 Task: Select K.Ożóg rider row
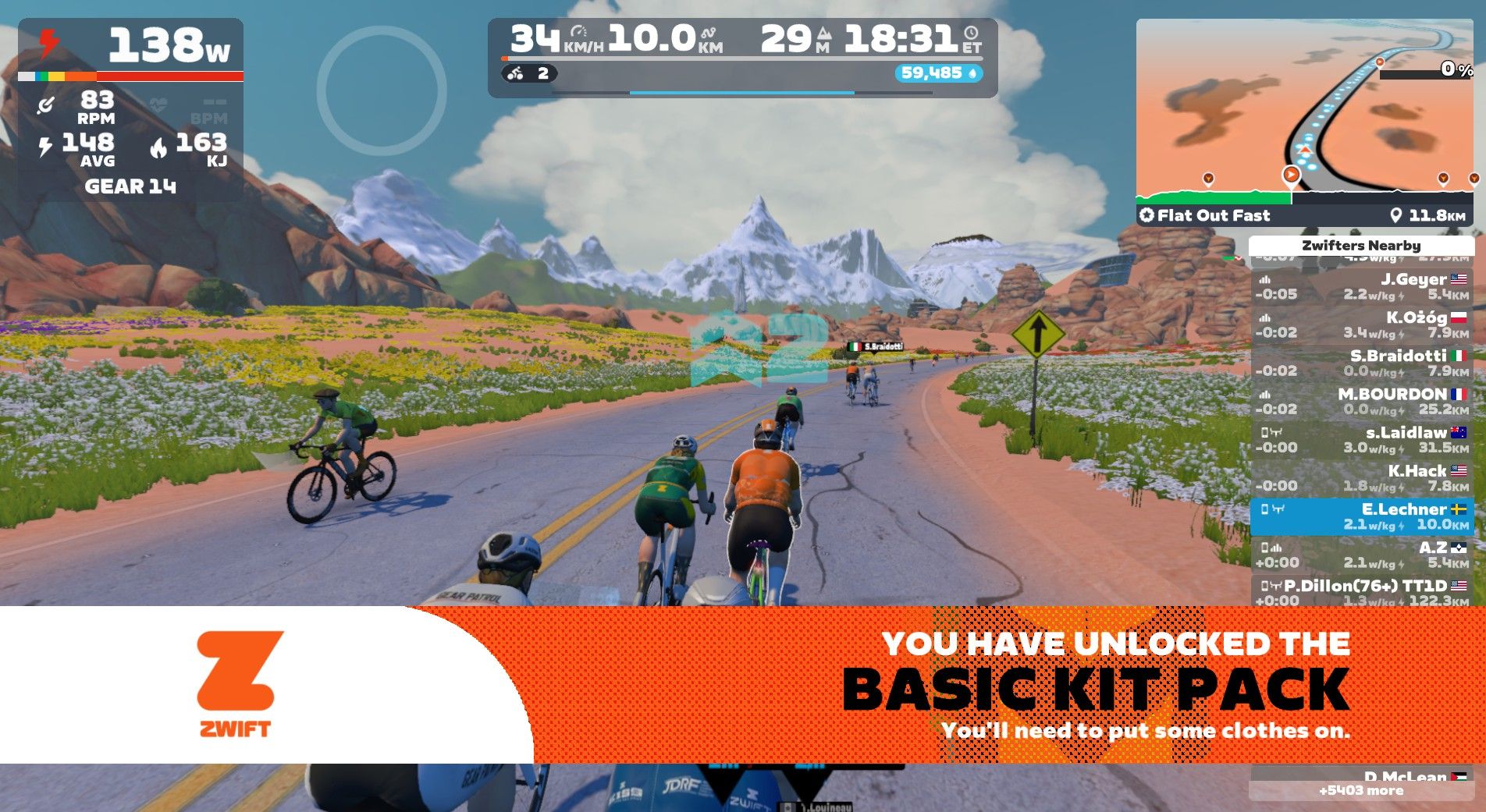click(1361, 325)
